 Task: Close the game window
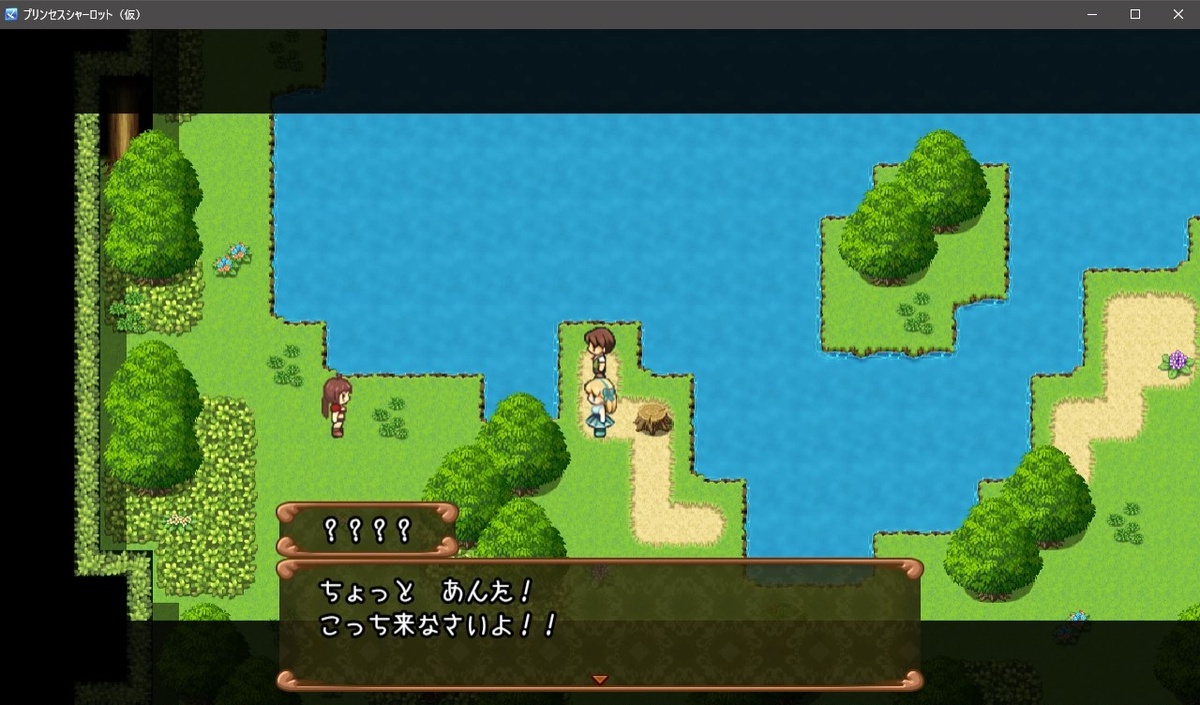(1177, 14)
